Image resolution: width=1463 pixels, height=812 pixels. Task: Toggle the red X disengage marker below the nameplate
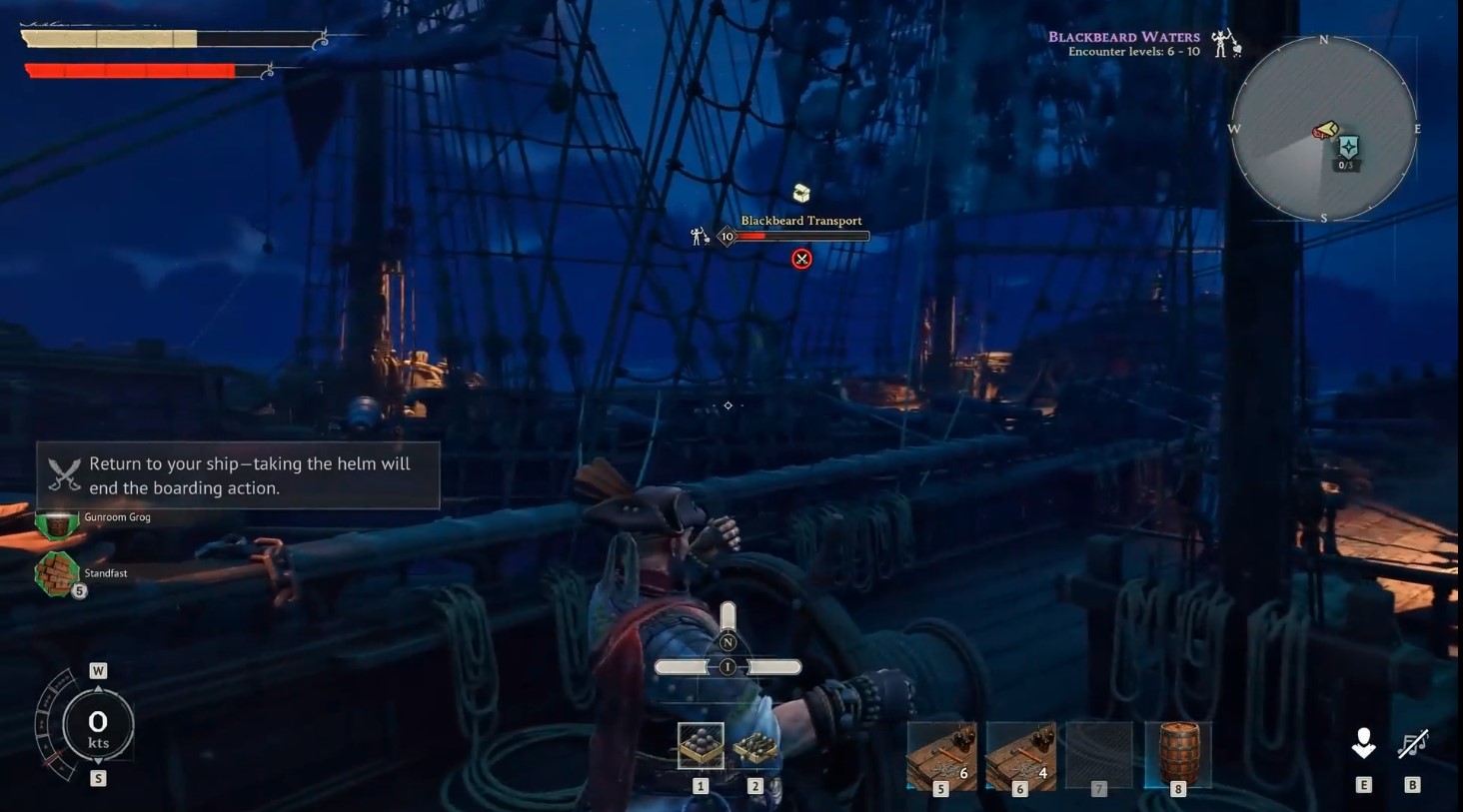801,258
